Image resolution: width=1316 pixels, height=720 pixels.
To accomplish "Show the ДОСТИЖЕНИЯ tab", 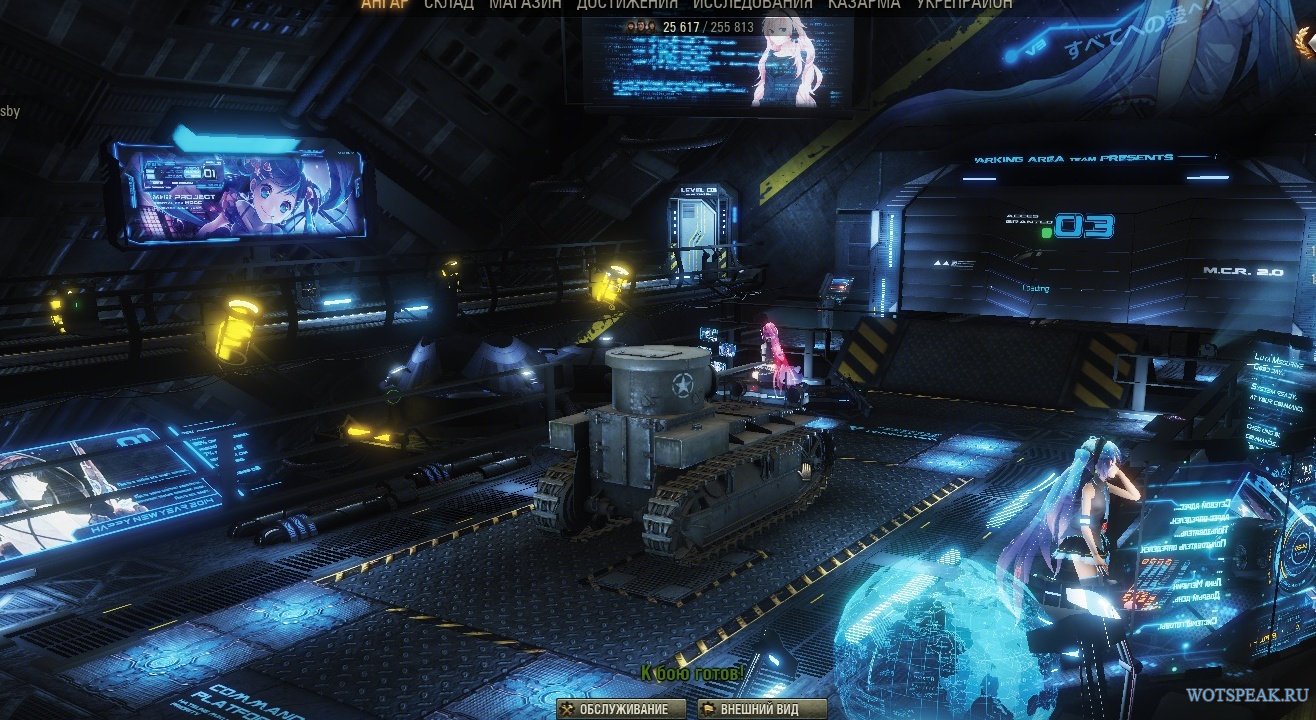I will point(626,4).
